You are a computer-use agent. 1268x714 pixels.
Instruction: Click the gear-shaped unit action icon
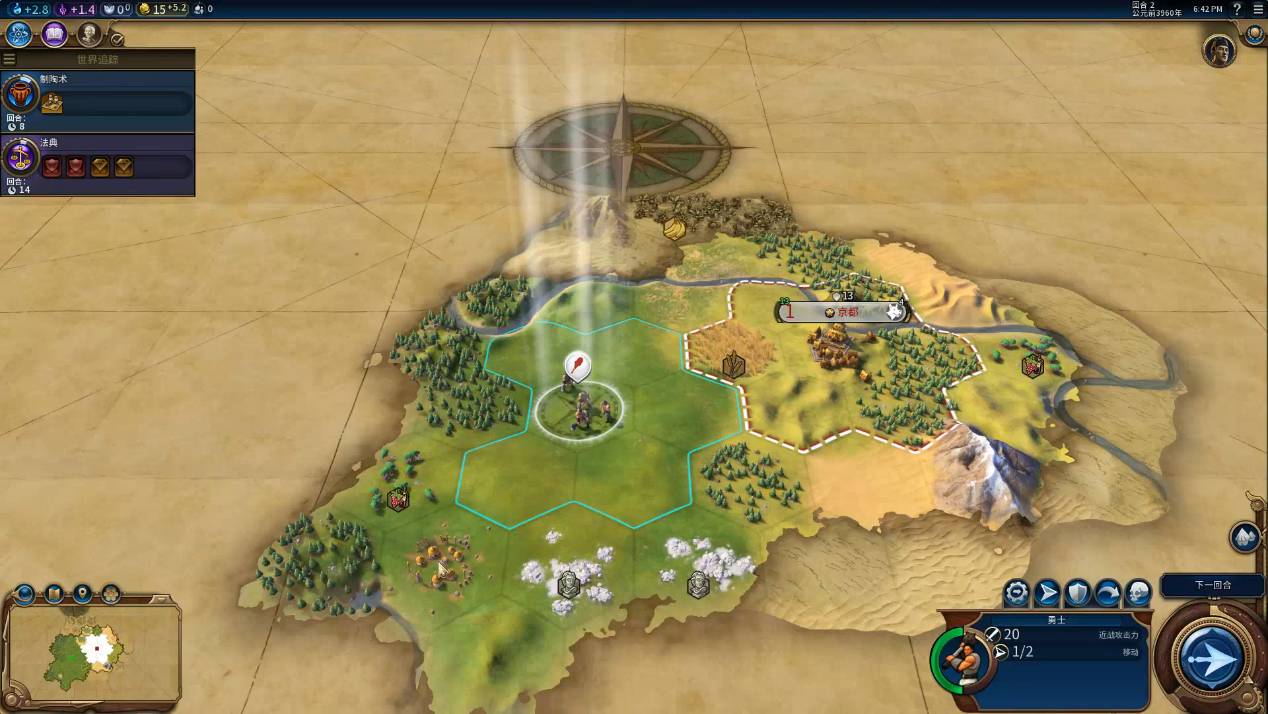pyautogui.click(x=1017, y=593)
